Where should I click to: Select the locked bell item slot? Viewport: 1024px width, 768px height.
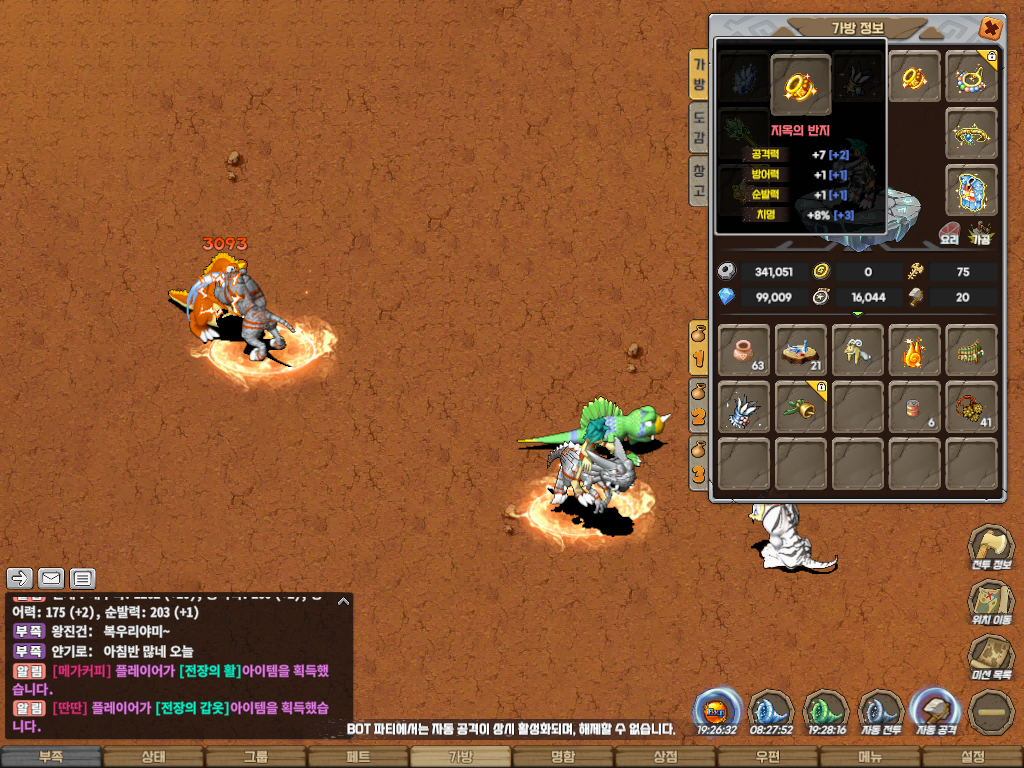[800, 407]
